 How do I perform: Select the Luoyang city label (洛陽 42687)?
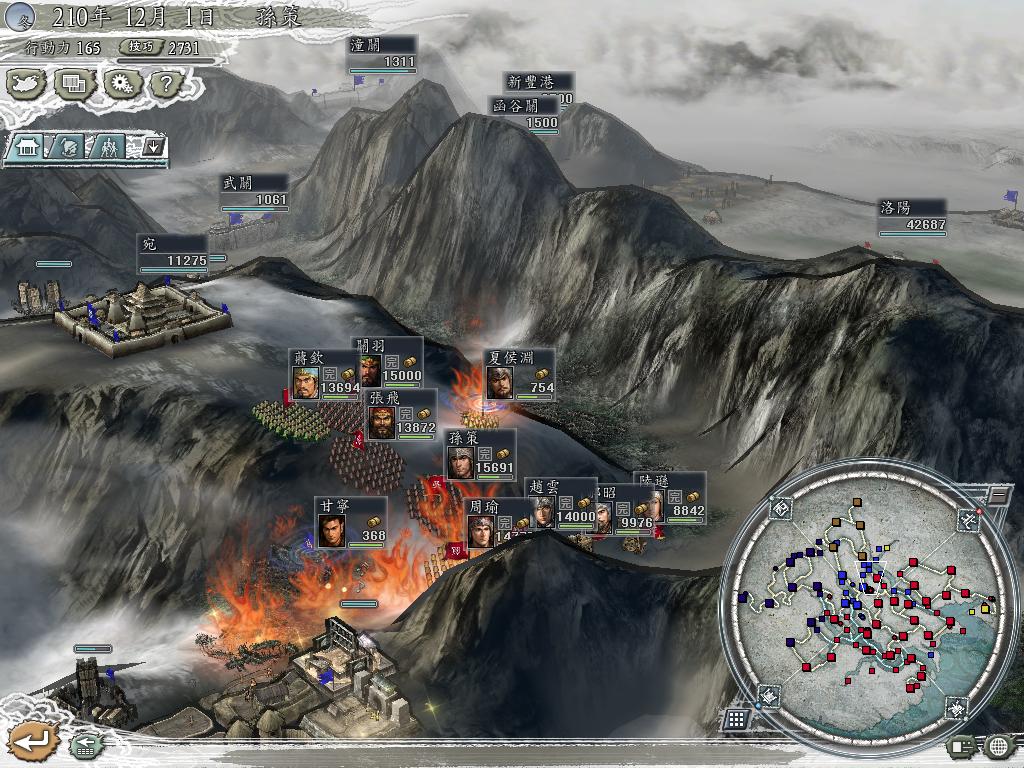click(x=913, y=217)
